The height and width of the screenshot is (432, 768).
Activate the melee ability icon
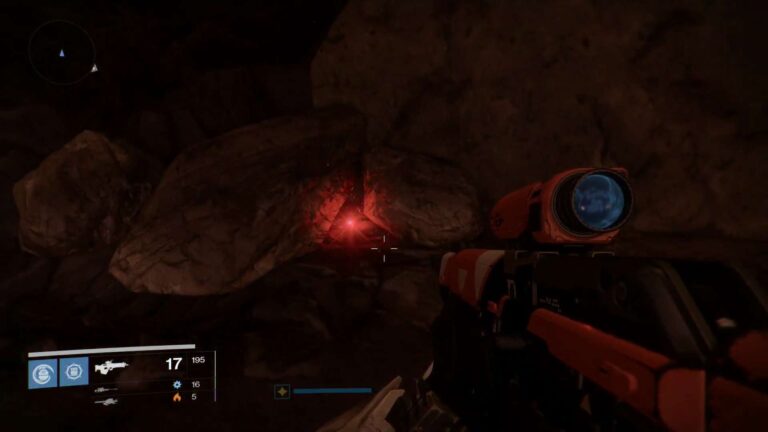[74, 372]
